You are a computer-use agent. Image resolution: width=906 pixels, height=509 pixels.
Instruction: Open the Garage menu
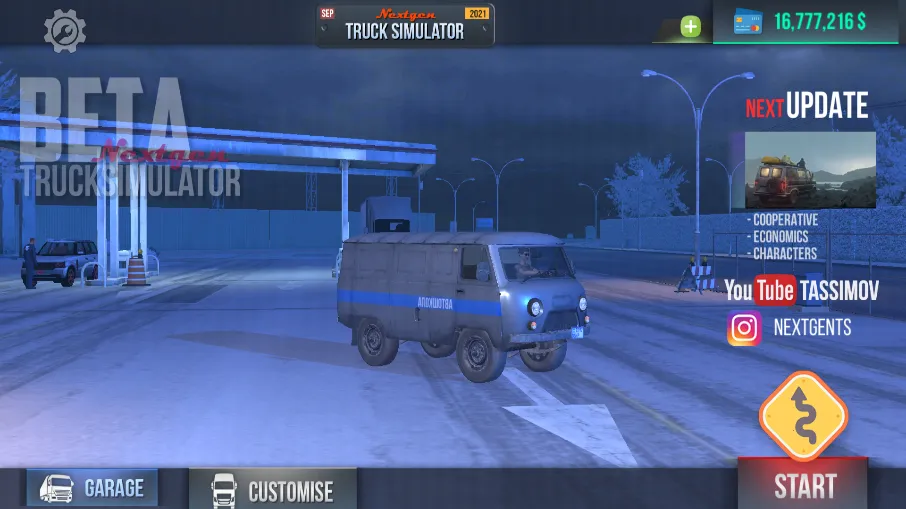(93, 488)
